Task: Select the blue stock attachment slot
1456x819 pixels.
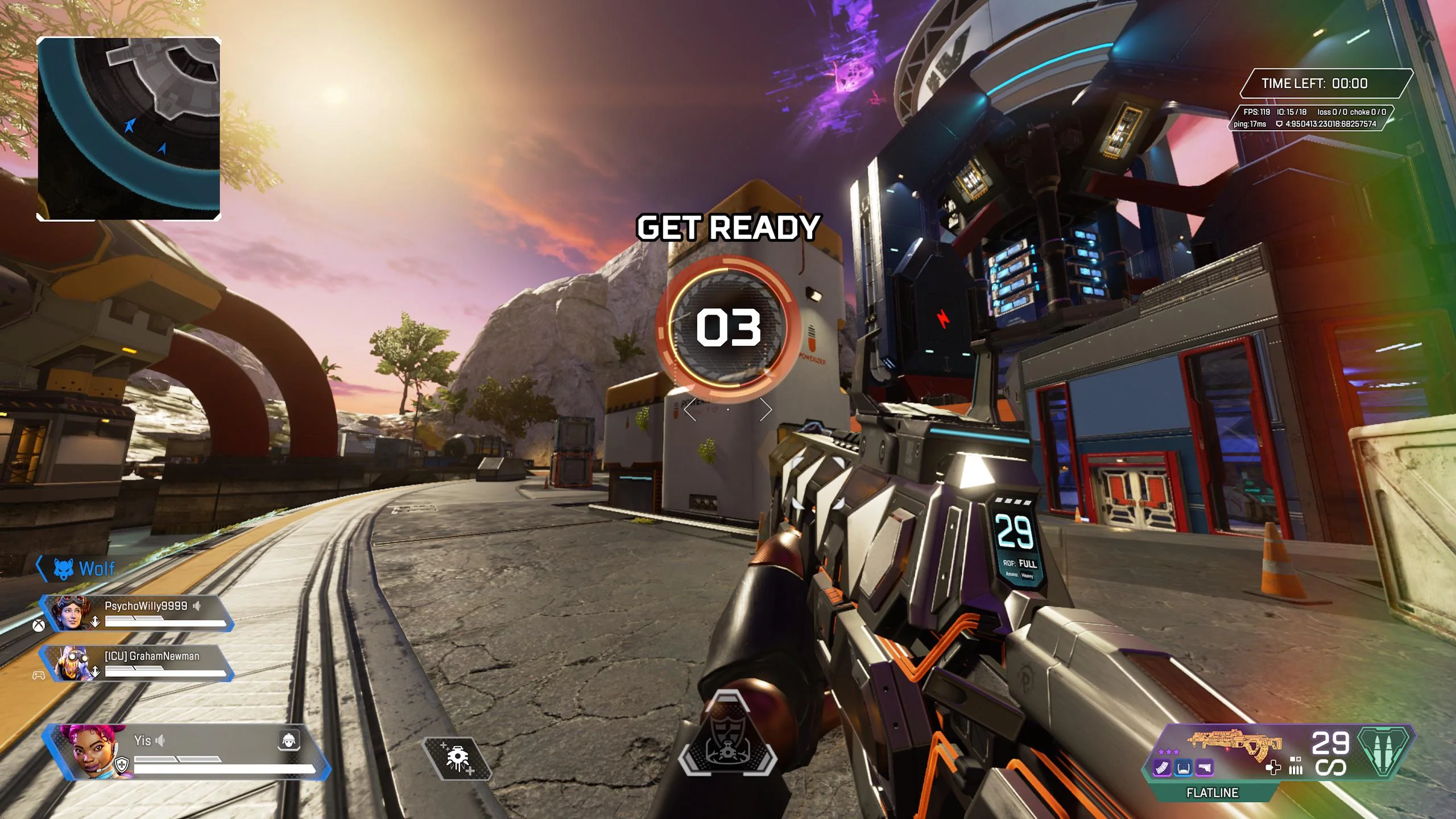Action: (x=1184, y=768)
